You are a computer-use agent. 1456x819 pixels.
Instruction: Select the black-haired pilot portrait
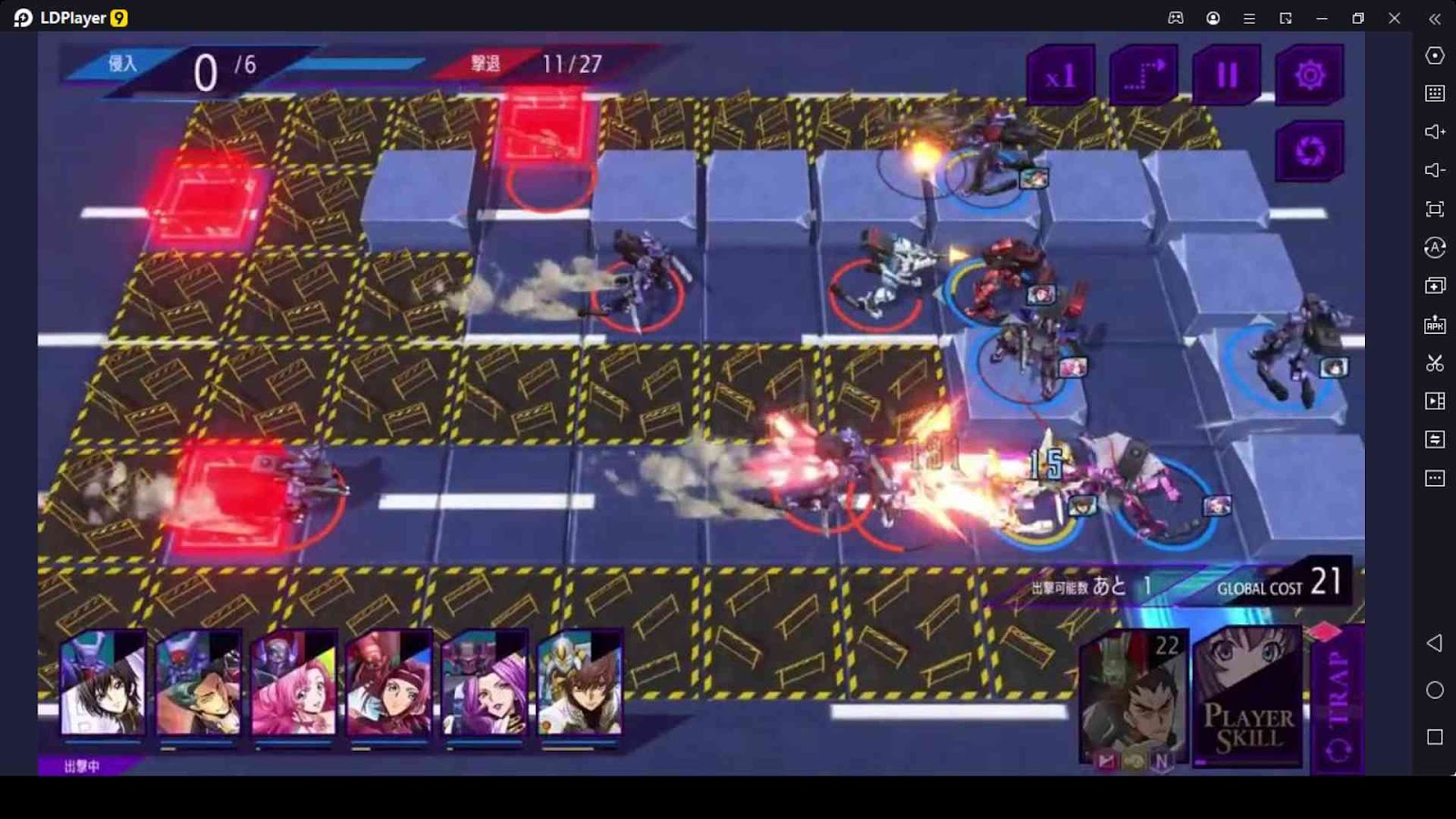[x=103, y=682]
